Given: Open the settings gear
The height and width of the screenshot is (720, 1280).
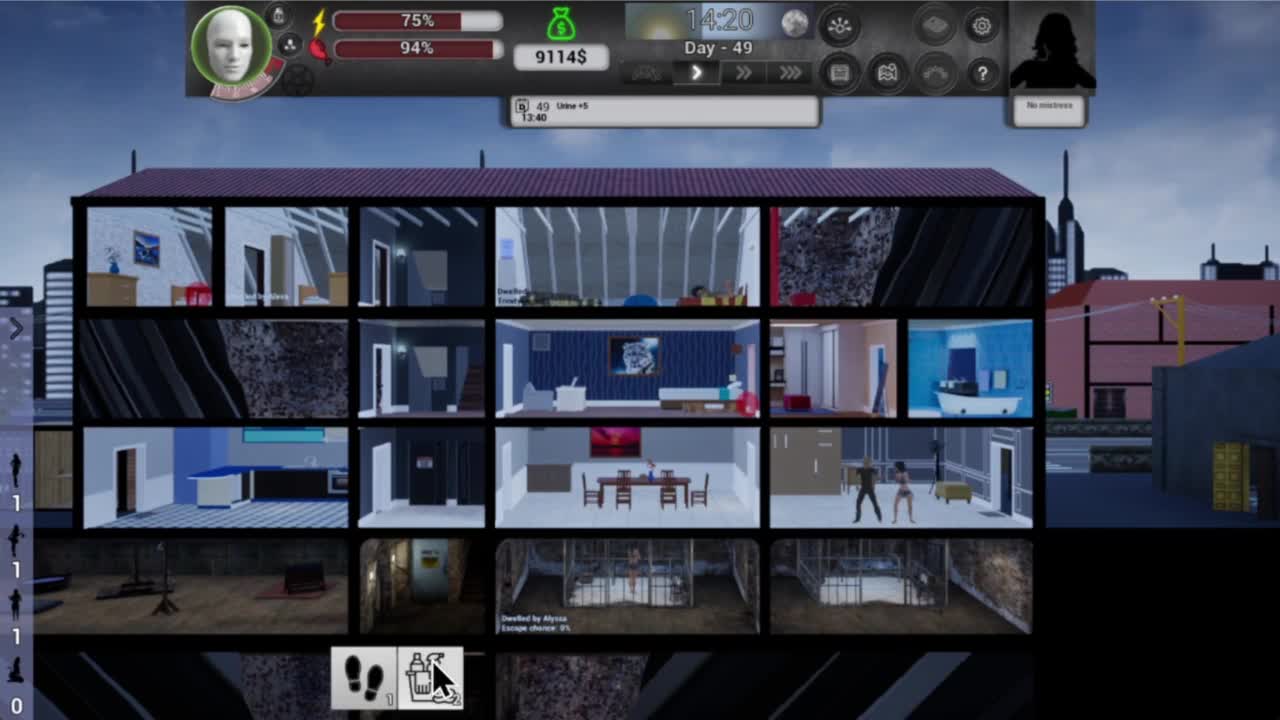Looking at the screenshot, I should (x=982, y=27).
